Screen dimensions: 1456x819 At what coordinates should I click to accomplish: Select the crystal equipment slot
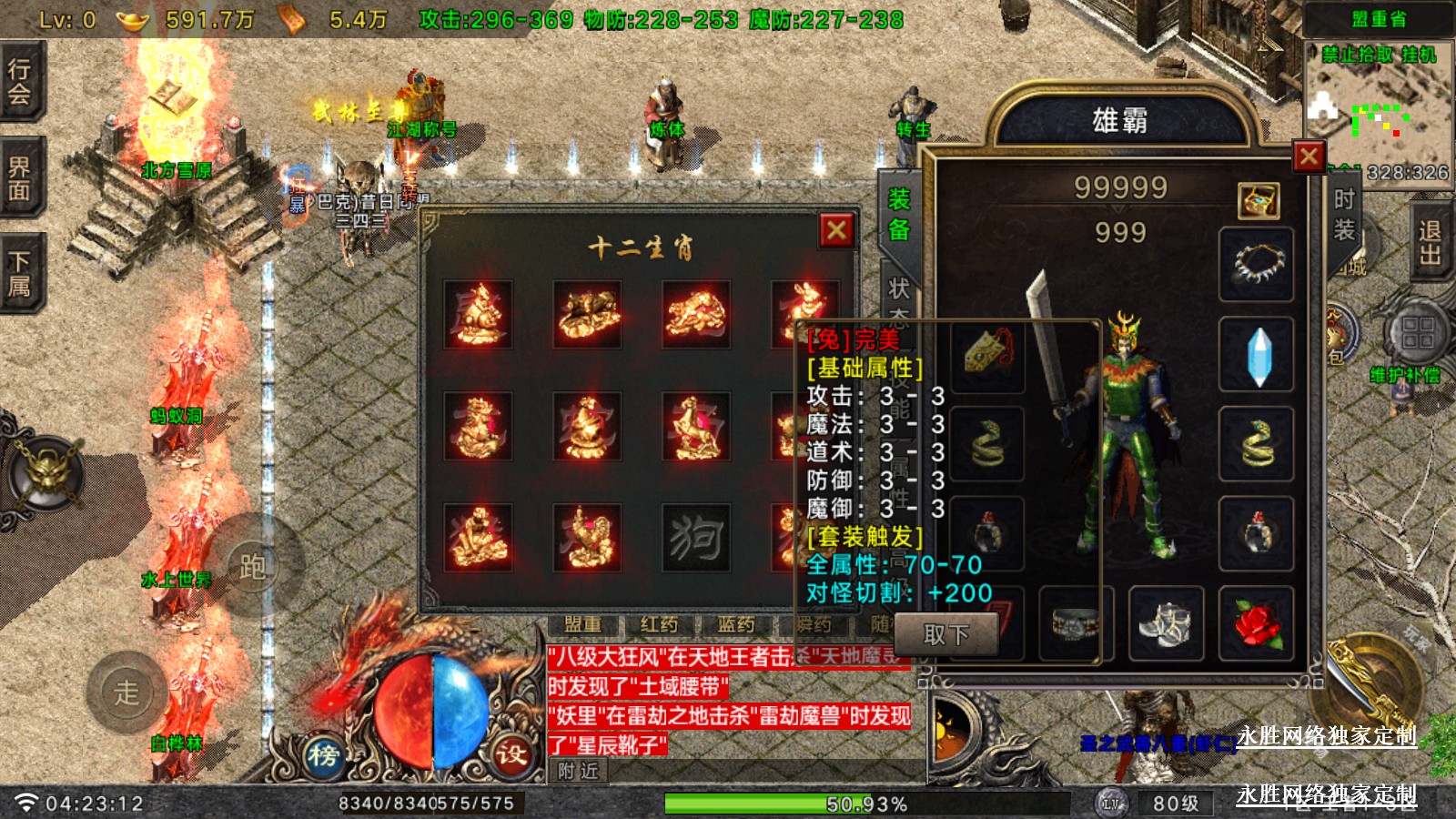point(1257,355)
